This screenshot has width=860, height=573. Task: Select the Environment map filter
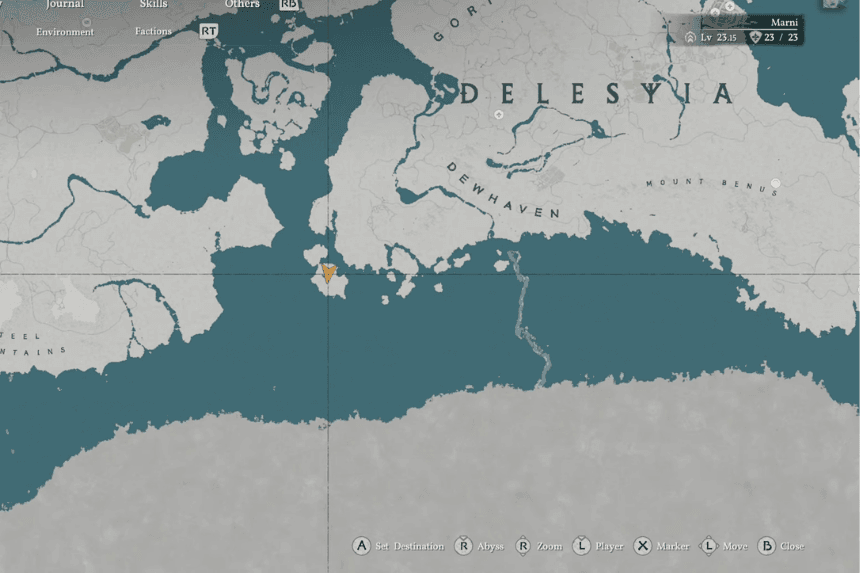65,32
